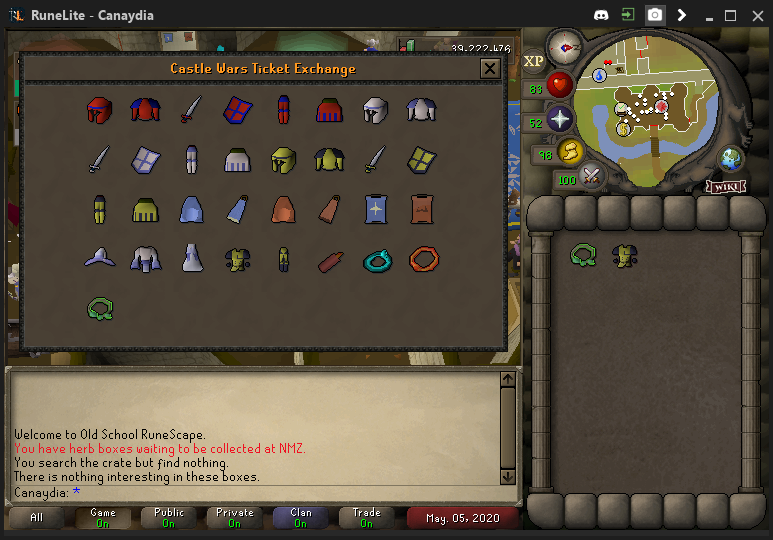
Task: Click the green halo in the inventory
Action: click(x=583, y=255)
